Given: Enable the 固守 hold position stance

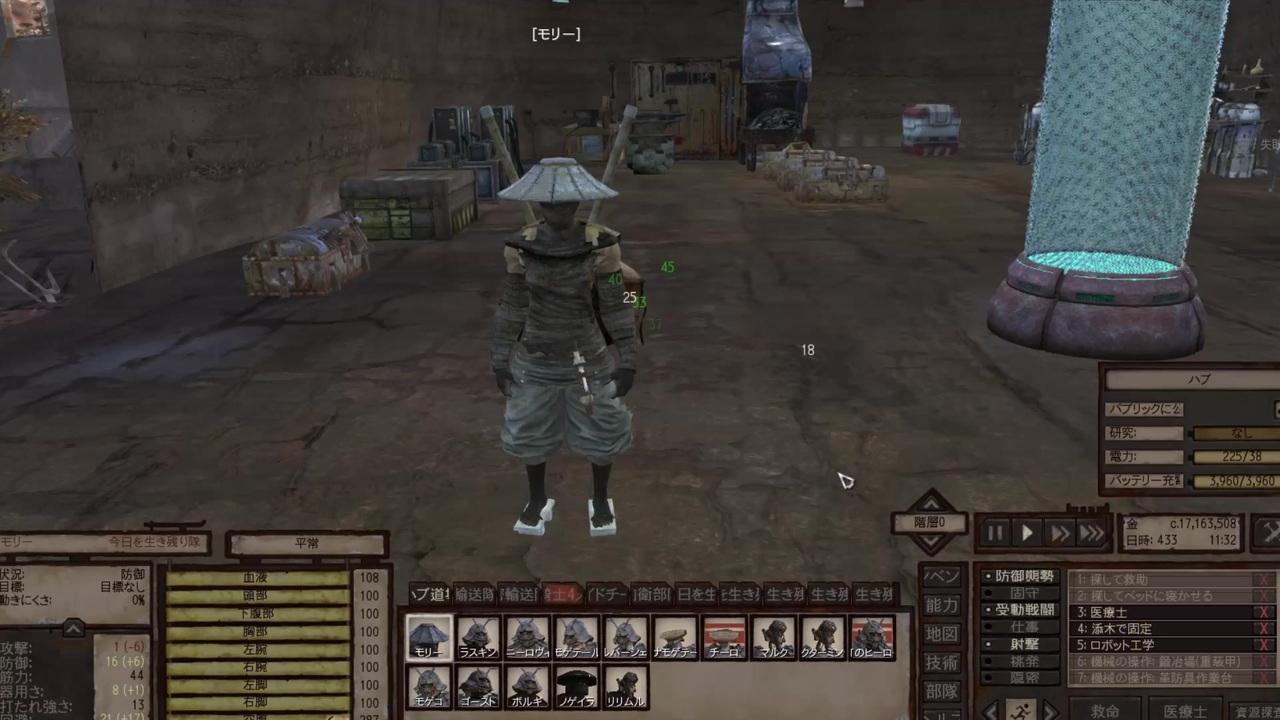Looking at the screenshot, I should tap(1020, 590).
